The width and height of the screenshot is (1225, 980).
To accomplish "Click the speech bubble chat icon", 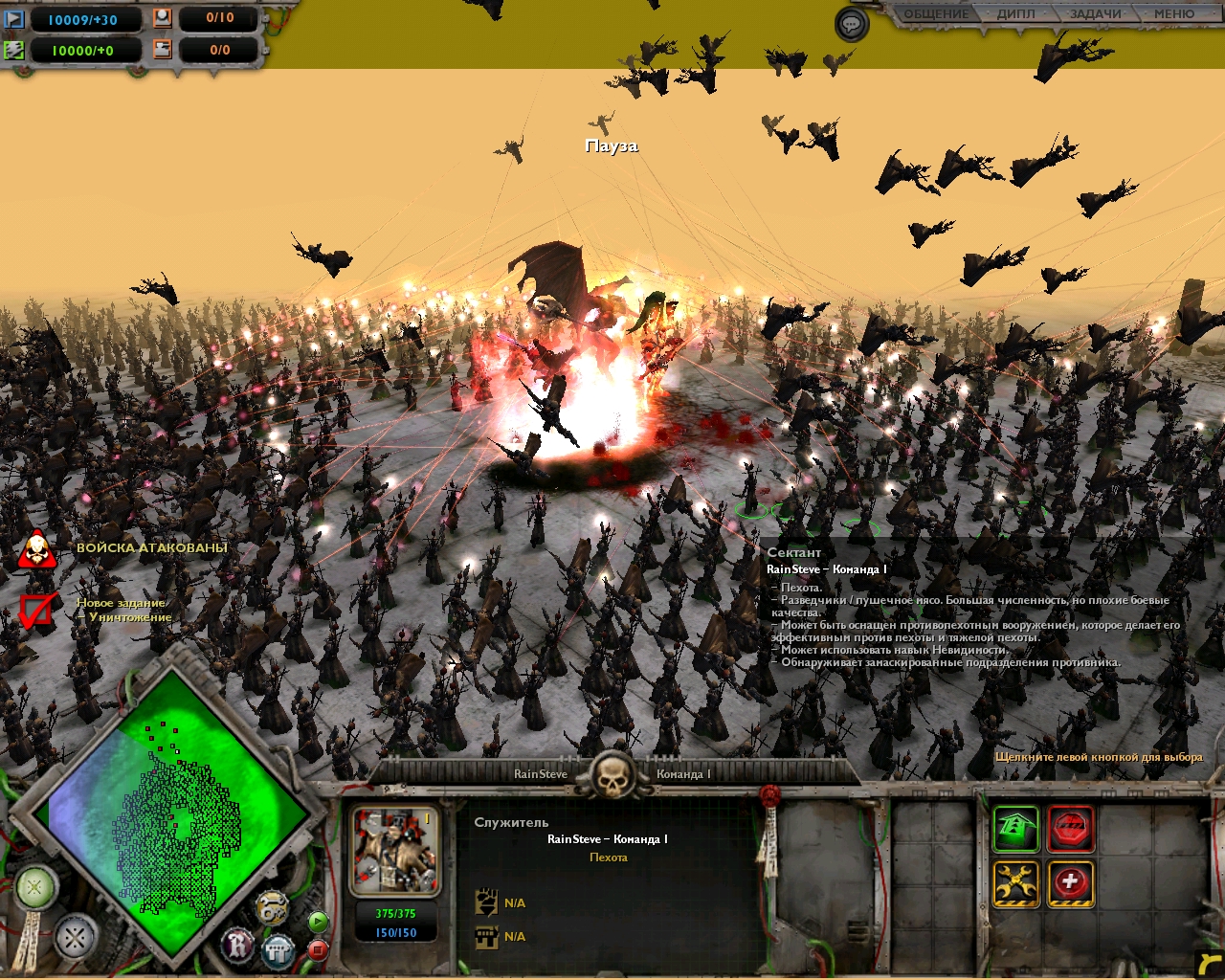I will (x=851, y=24).
